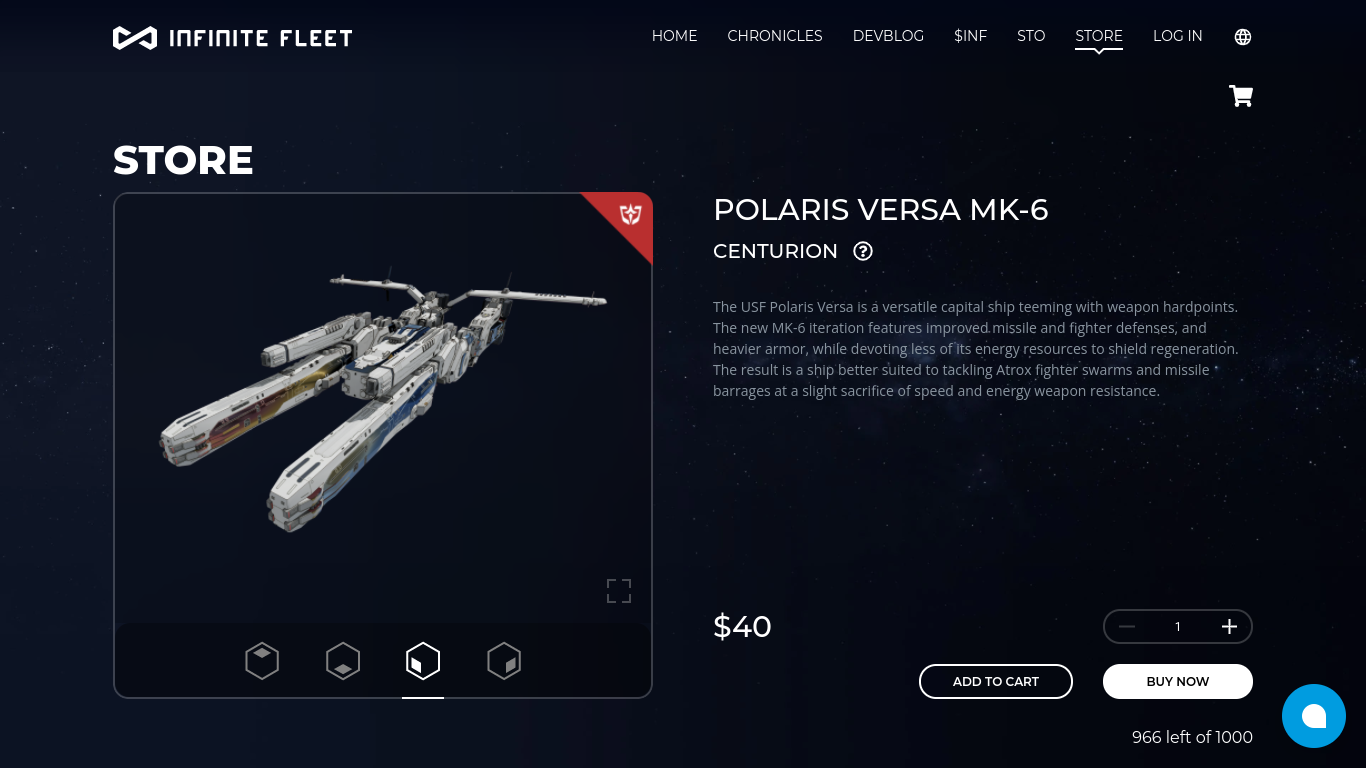1366x768 pixels.
Task: Add Polaris Versa MK-6 to cart
Action: (x=995, y=682)
